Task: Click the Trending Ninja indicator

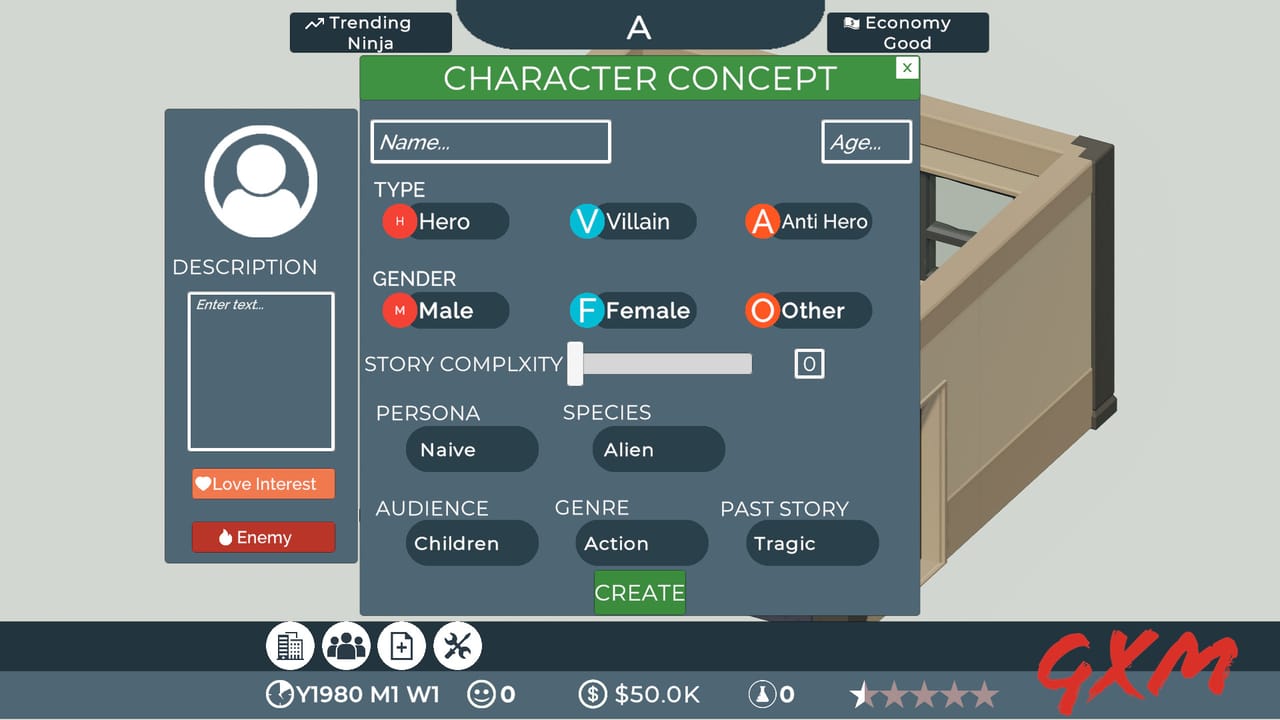Action: 370,32
